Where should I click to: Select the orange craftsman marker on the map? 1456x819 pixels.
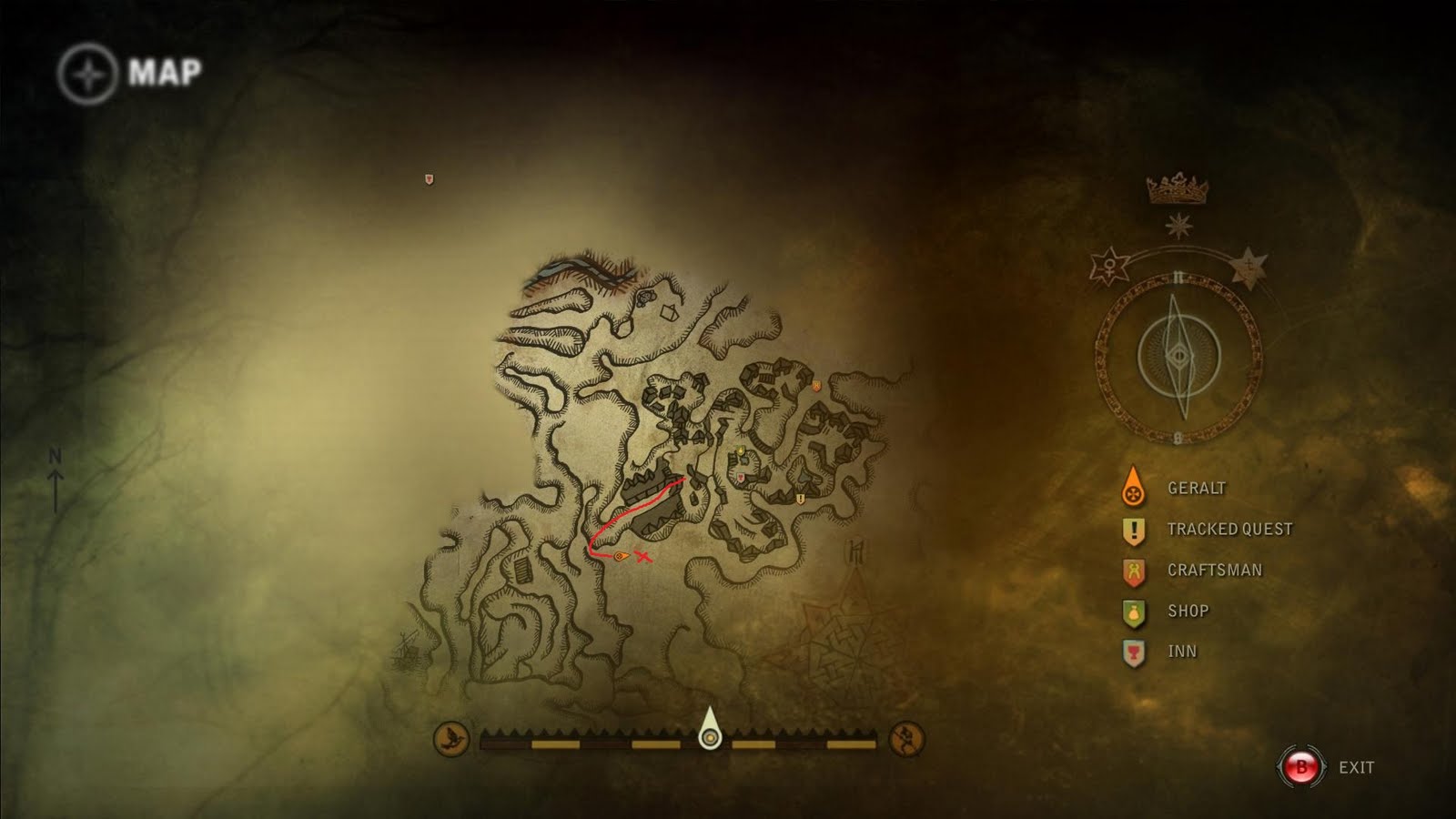tap(817, 385)
